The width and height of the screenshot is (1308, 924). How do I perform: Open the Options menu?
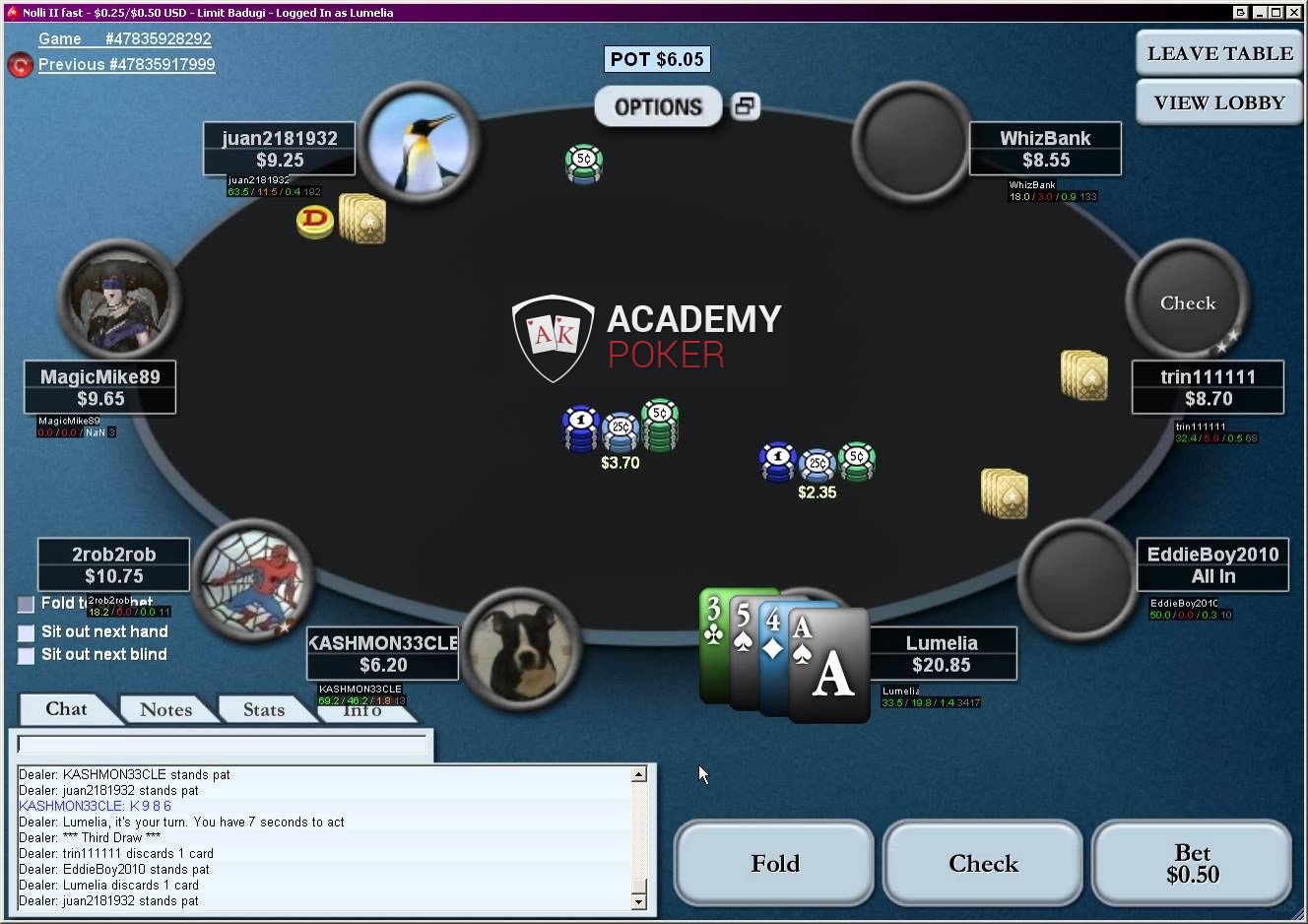pos(658,106)
